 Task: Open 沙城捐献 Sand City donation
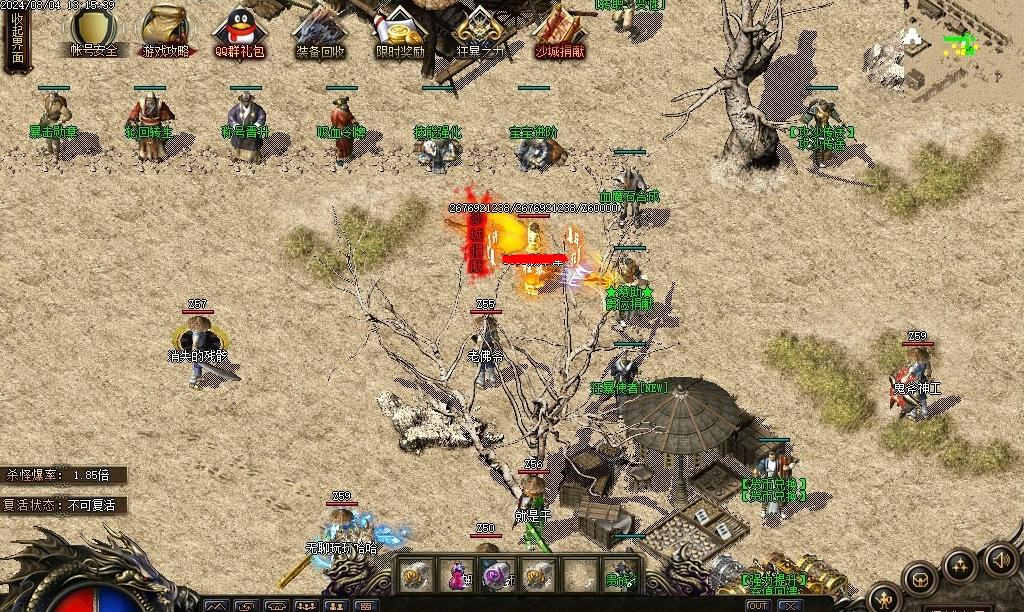[x=559, y=30]
